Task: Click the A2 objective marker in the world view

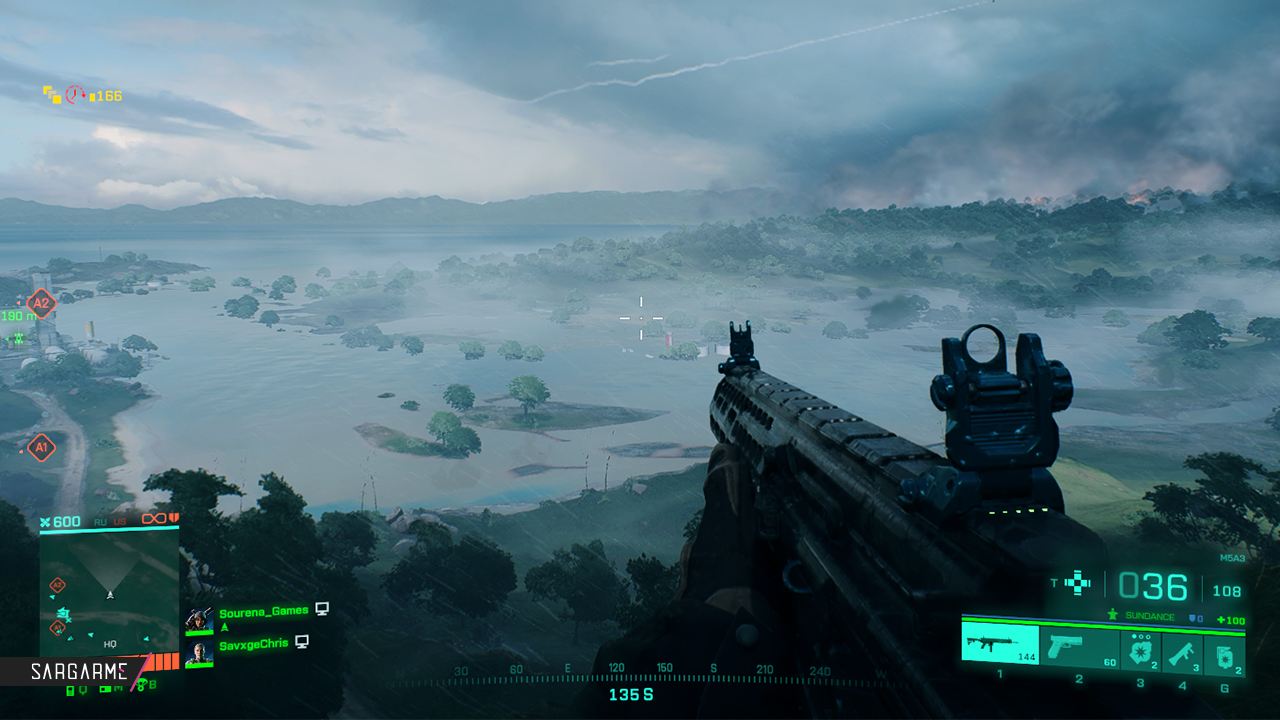Action: coord(41,302)
